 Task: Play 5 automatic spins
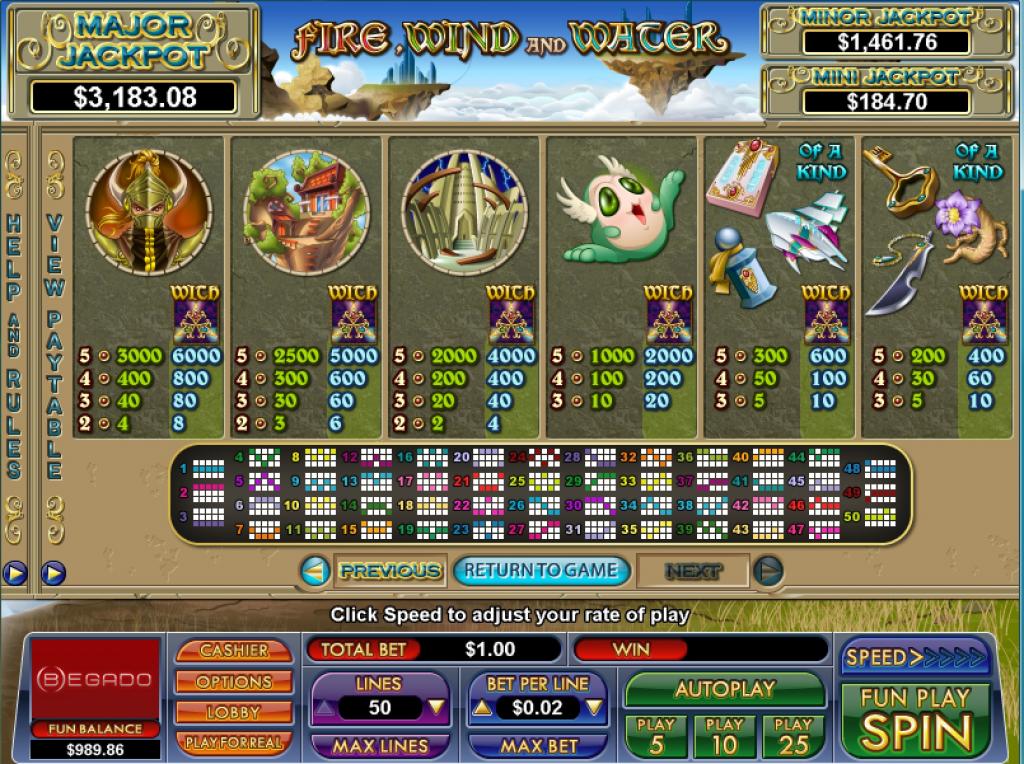(656, 736)
